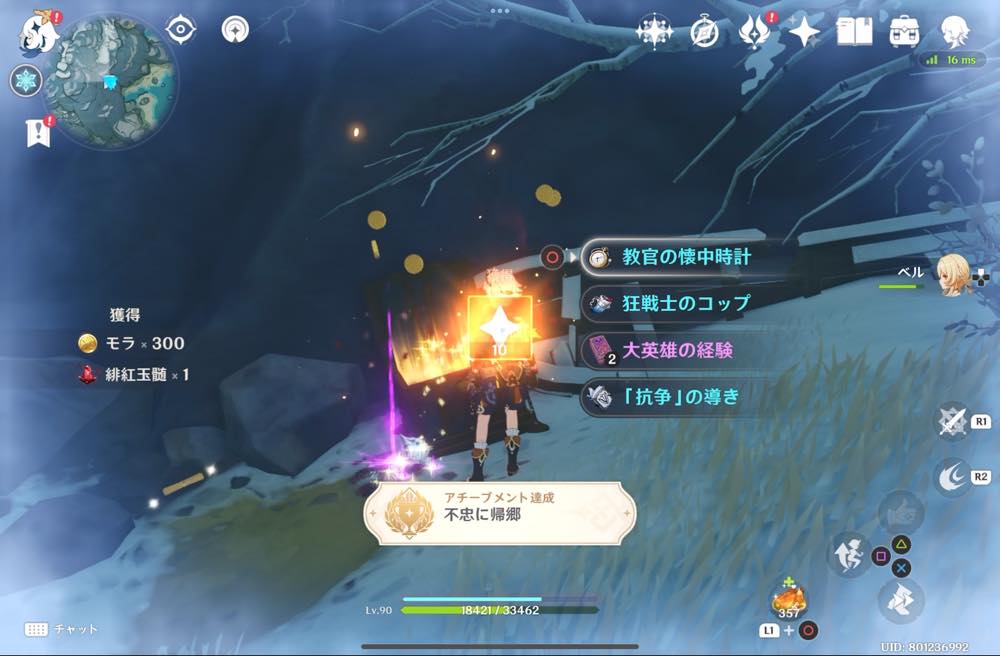
Task: Open the Paimon main menu
Action: (x=38, y=30)
